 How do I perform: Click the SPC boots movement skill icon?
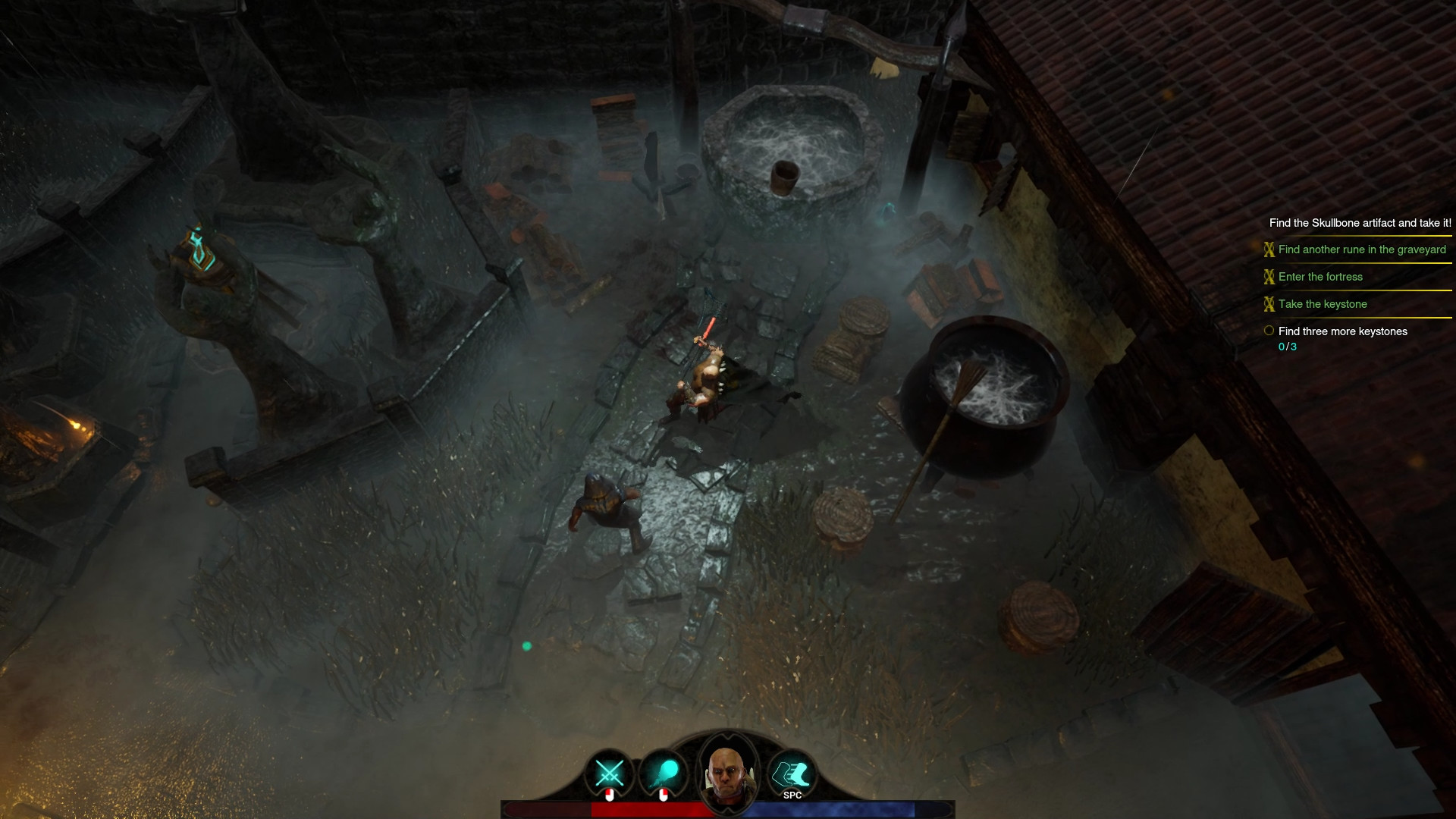click(x=790, y=773)
